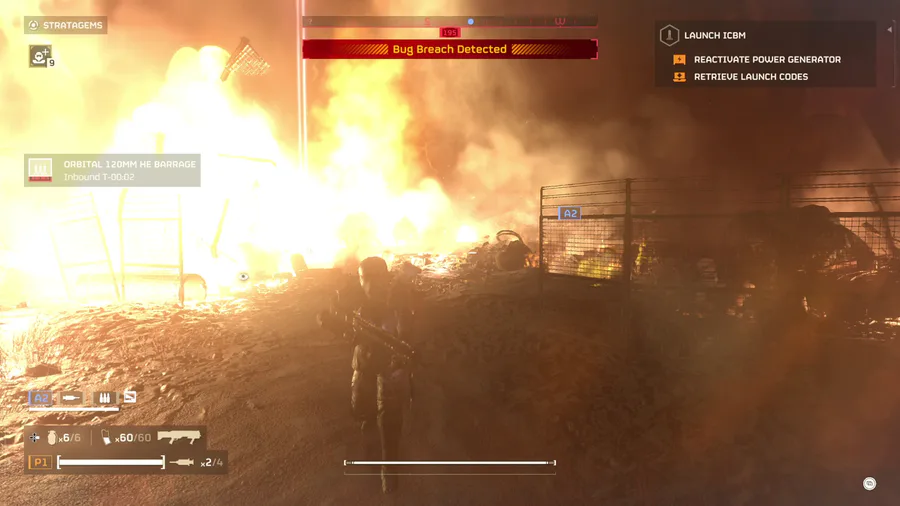Click the P1 player badge
This screenshot has height=506, width=900.
(x=40, y=462)
